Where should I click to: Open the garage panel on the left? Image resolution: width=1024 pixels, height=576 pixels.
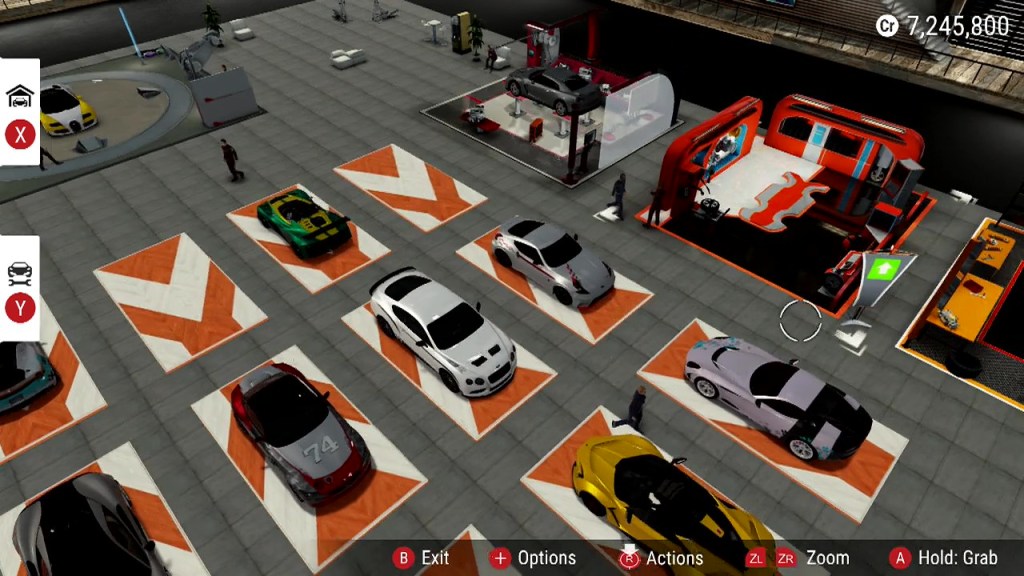(20, 112)
